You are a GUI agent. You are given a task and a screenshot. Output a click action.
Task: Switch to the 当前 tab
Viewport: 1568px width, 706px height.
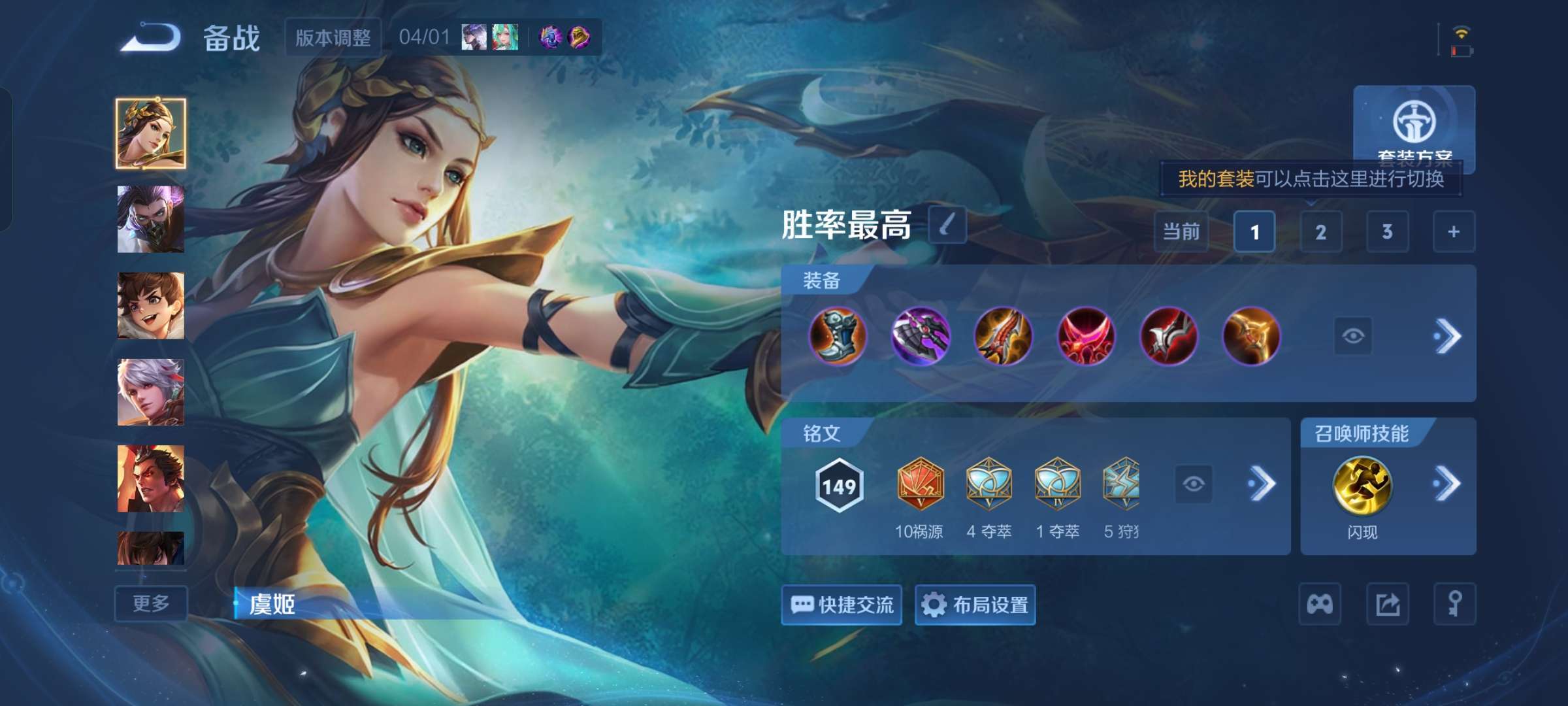(1182, 232)
